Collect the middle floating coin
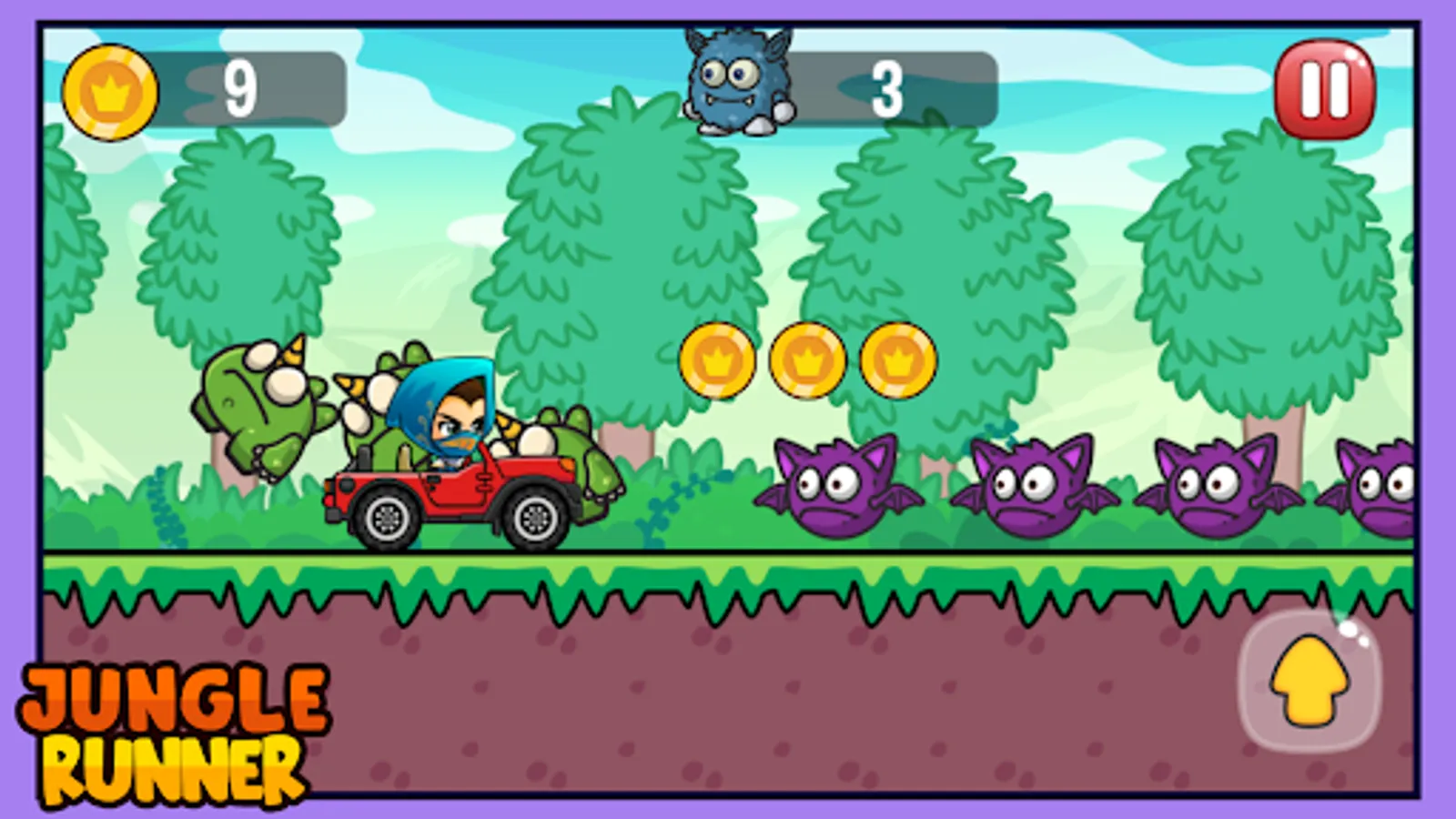 (x=805, y=361)
